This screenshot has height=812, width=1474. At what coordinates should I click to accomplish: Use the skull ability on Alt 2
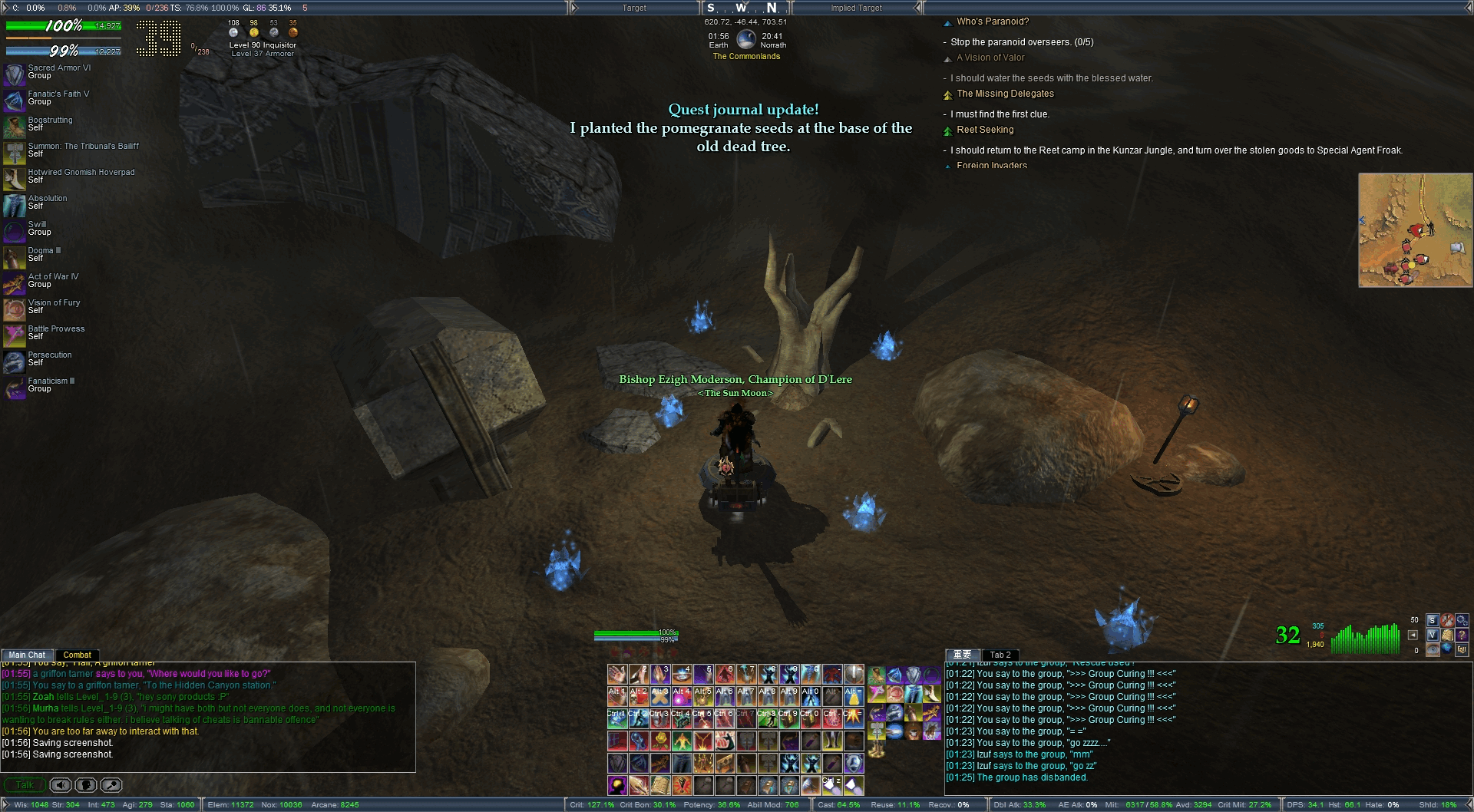pyautogui.click(x=639, y=696)
